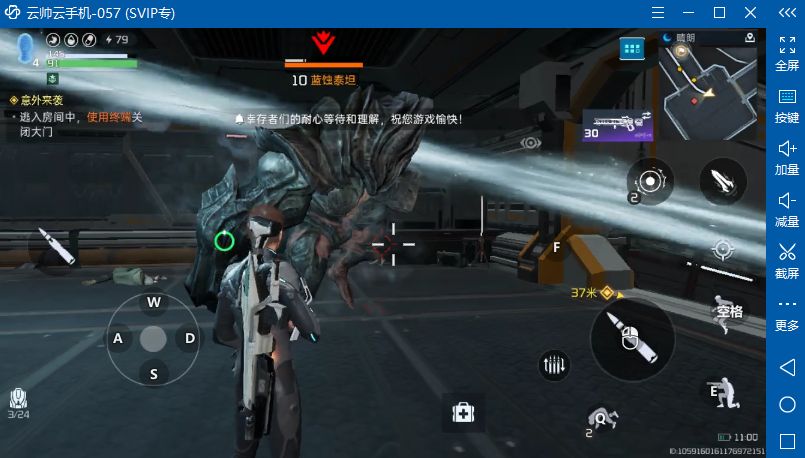Activate the grenade throw skill button

(x=650, y=181)
